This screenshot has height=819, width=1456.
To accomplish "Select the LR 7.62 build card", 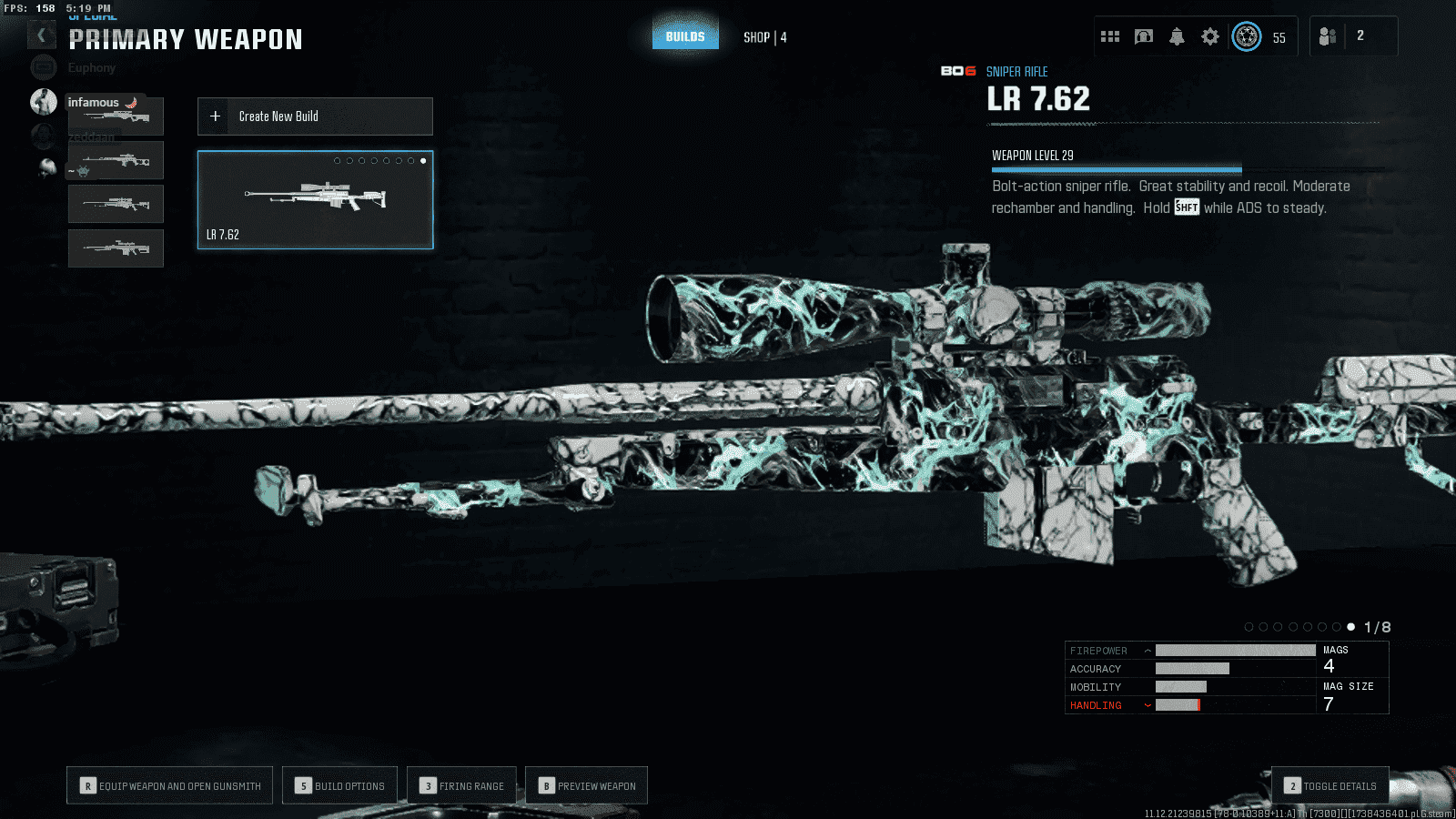I will point(315,199).
